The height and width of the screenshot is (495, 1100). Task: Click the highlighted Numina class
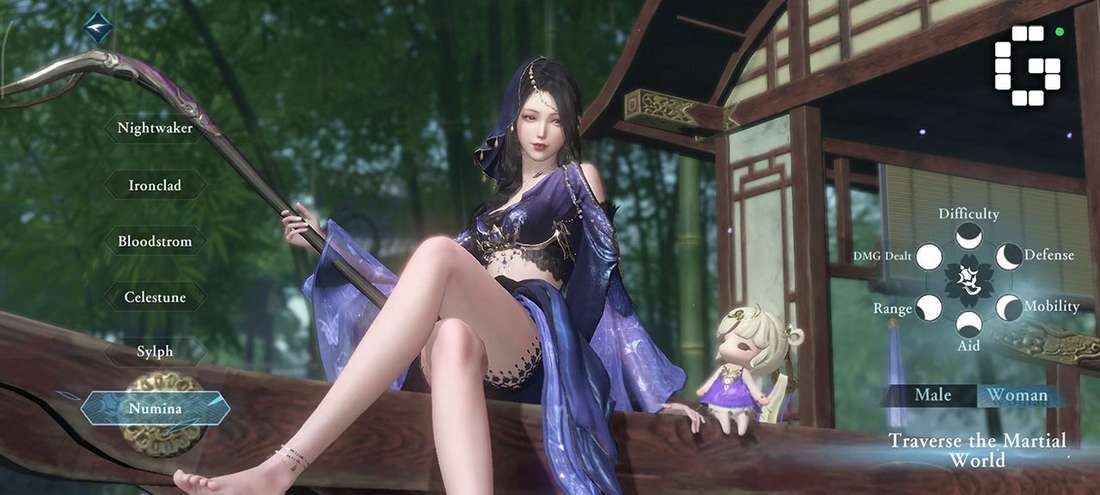tap(155, 408)
